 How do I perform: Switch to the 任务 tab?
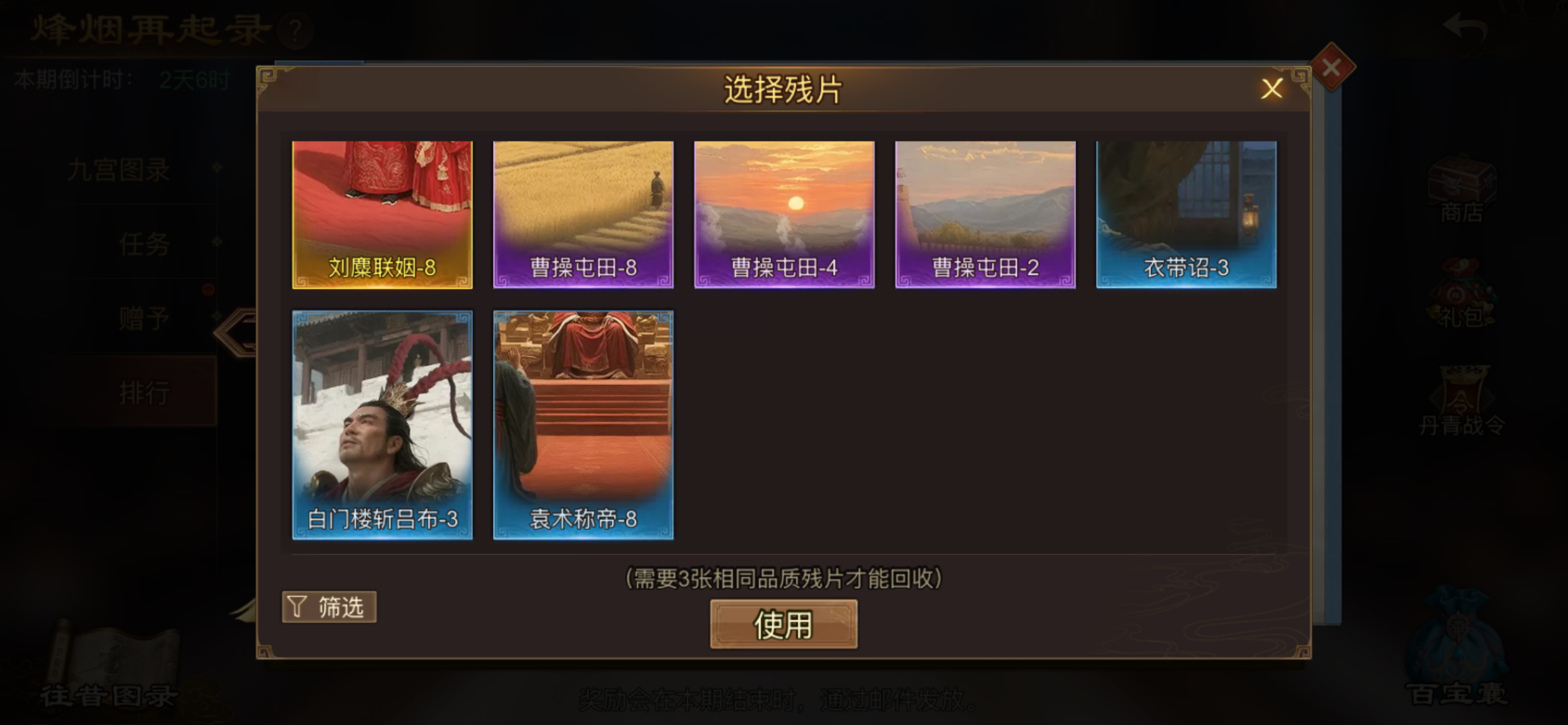142,244
